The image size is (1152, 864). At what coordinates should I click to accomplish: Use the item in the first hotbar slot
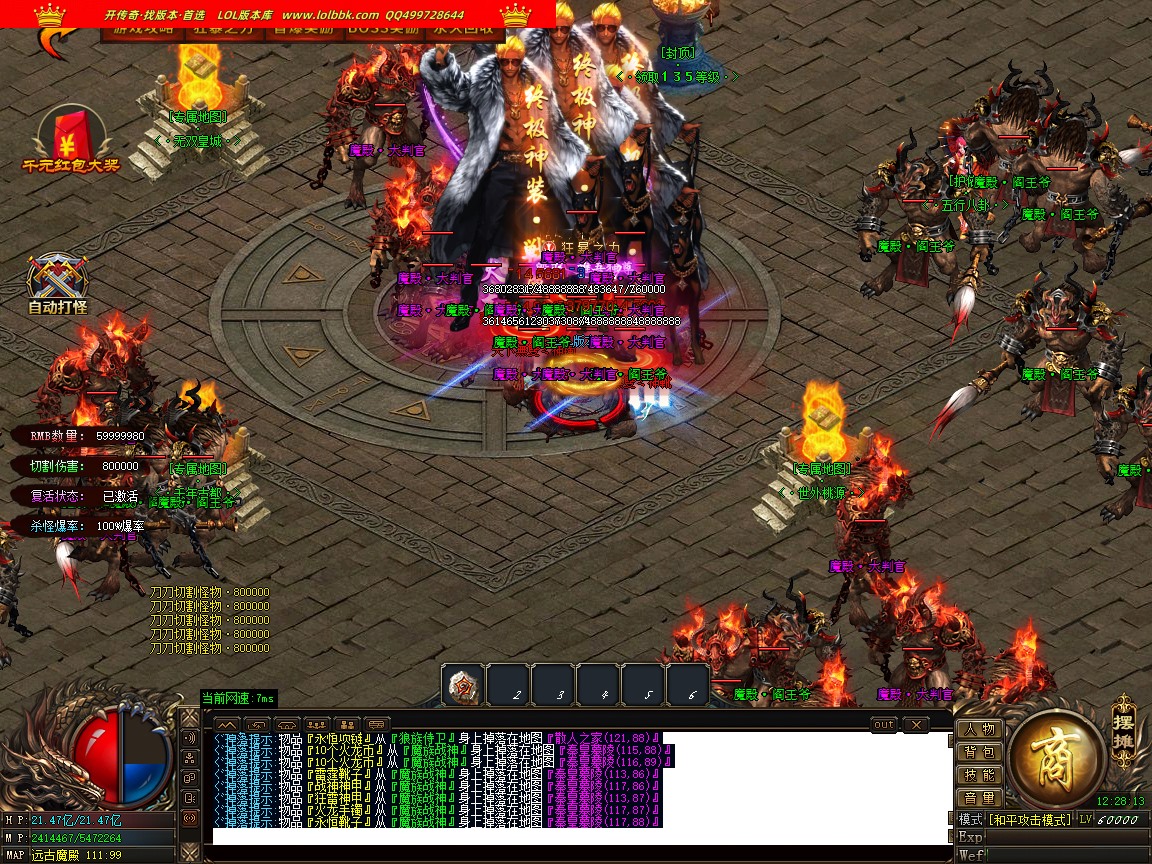click(x=463, y=685)
